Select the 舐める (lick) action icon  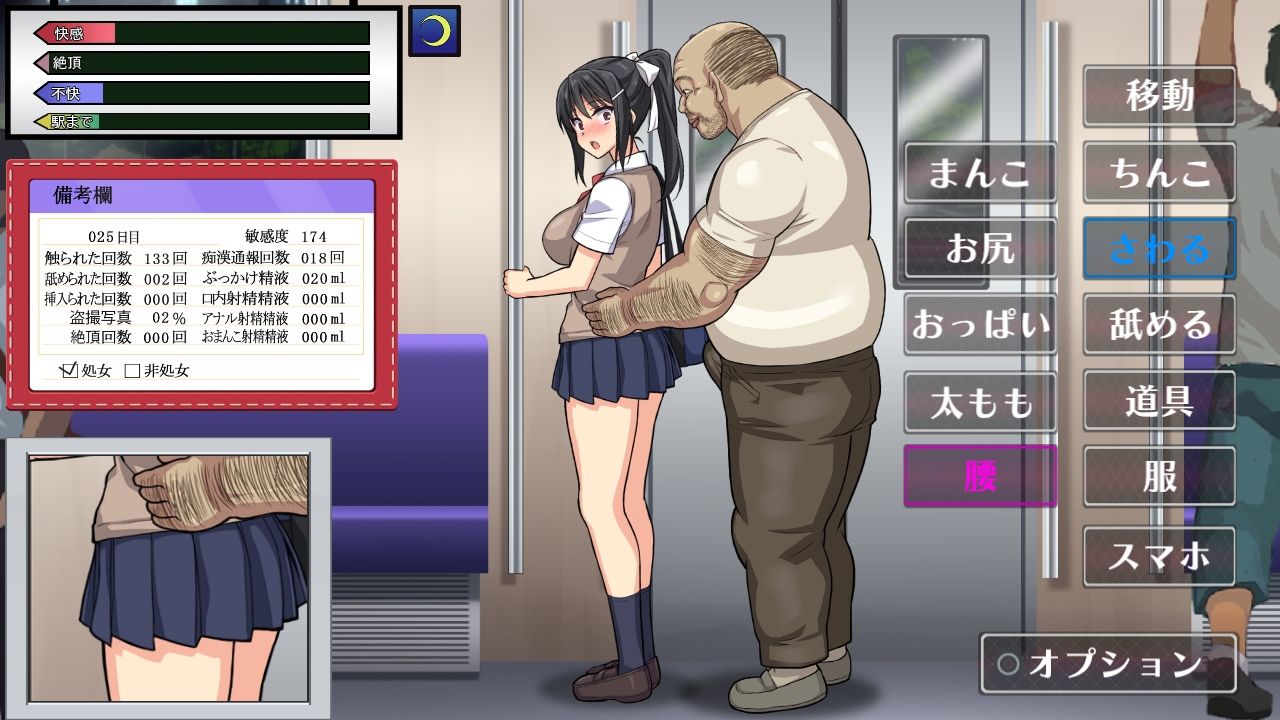tap(1159, 325)
